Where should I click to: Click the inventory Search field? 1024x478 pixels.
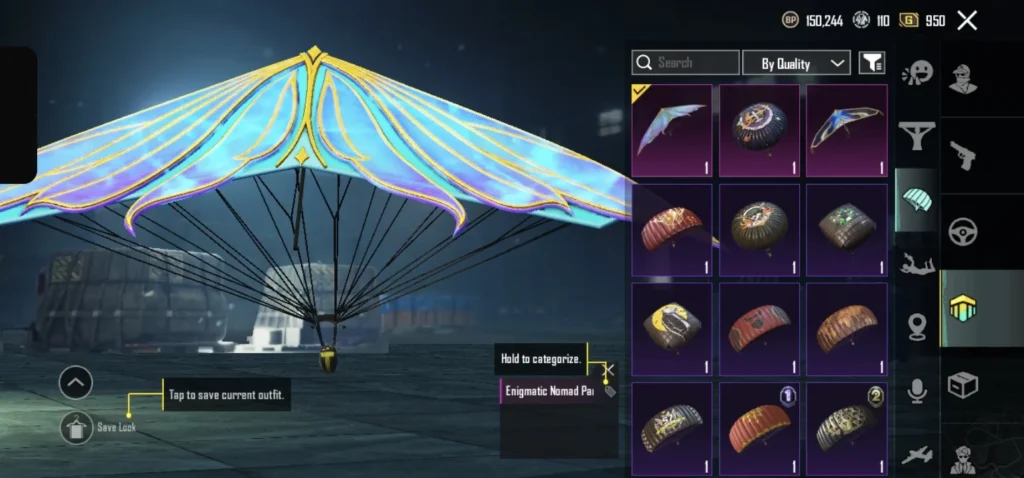[686, 63]
